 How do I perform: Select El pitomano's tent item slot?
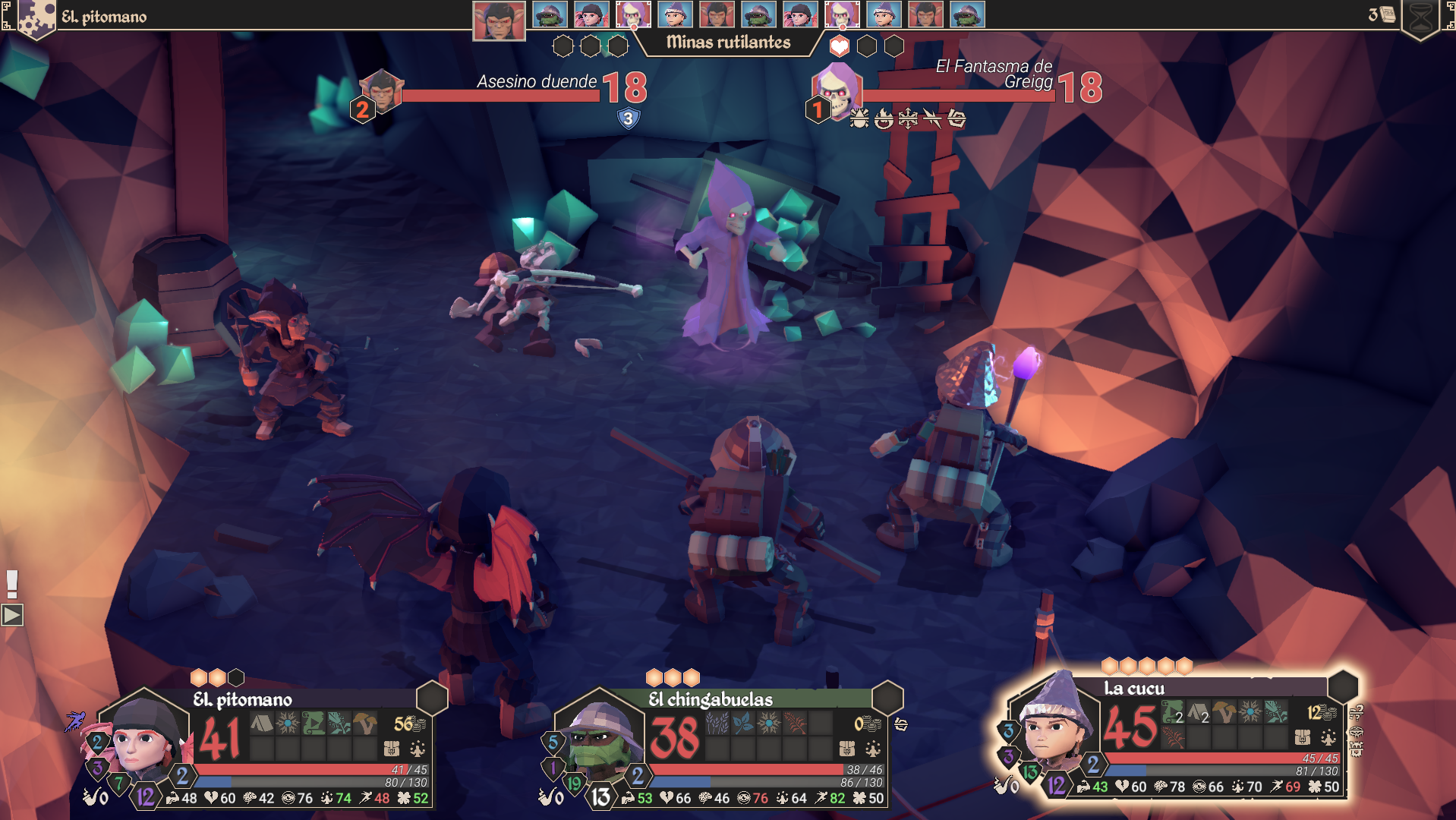(x=261, y=724)
